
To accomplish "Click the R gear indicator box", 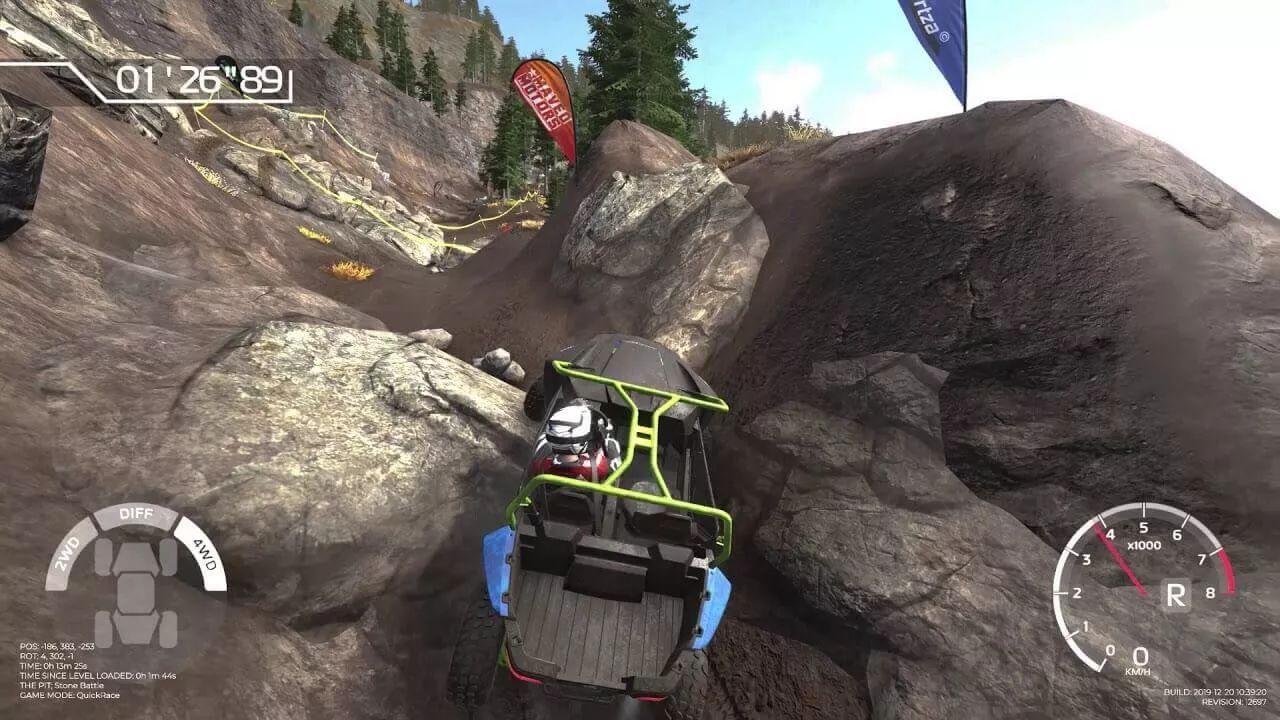I will [x=1177, y=596].
